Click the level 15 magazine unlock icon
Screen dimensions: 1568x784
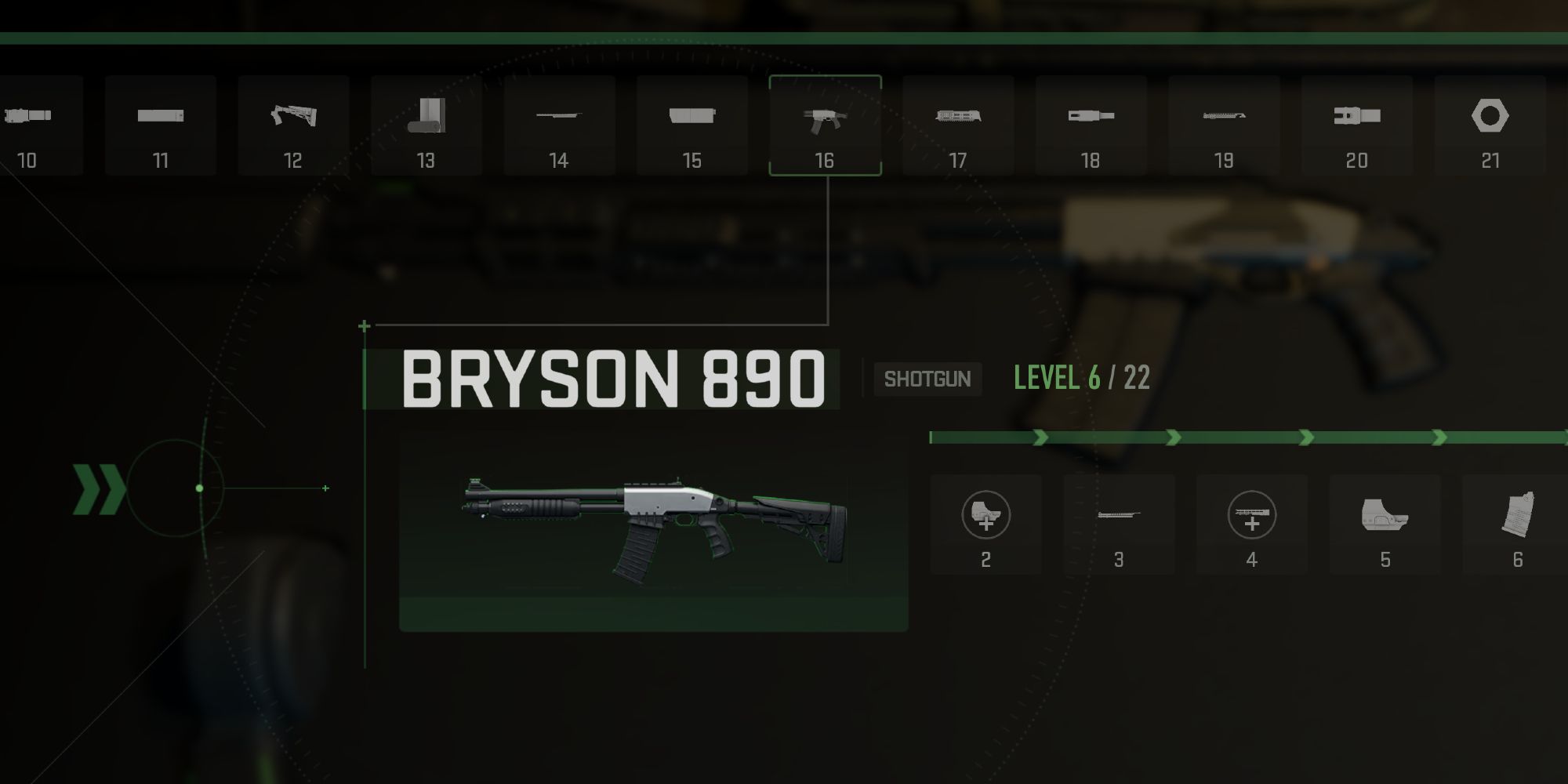click(692, 118)
